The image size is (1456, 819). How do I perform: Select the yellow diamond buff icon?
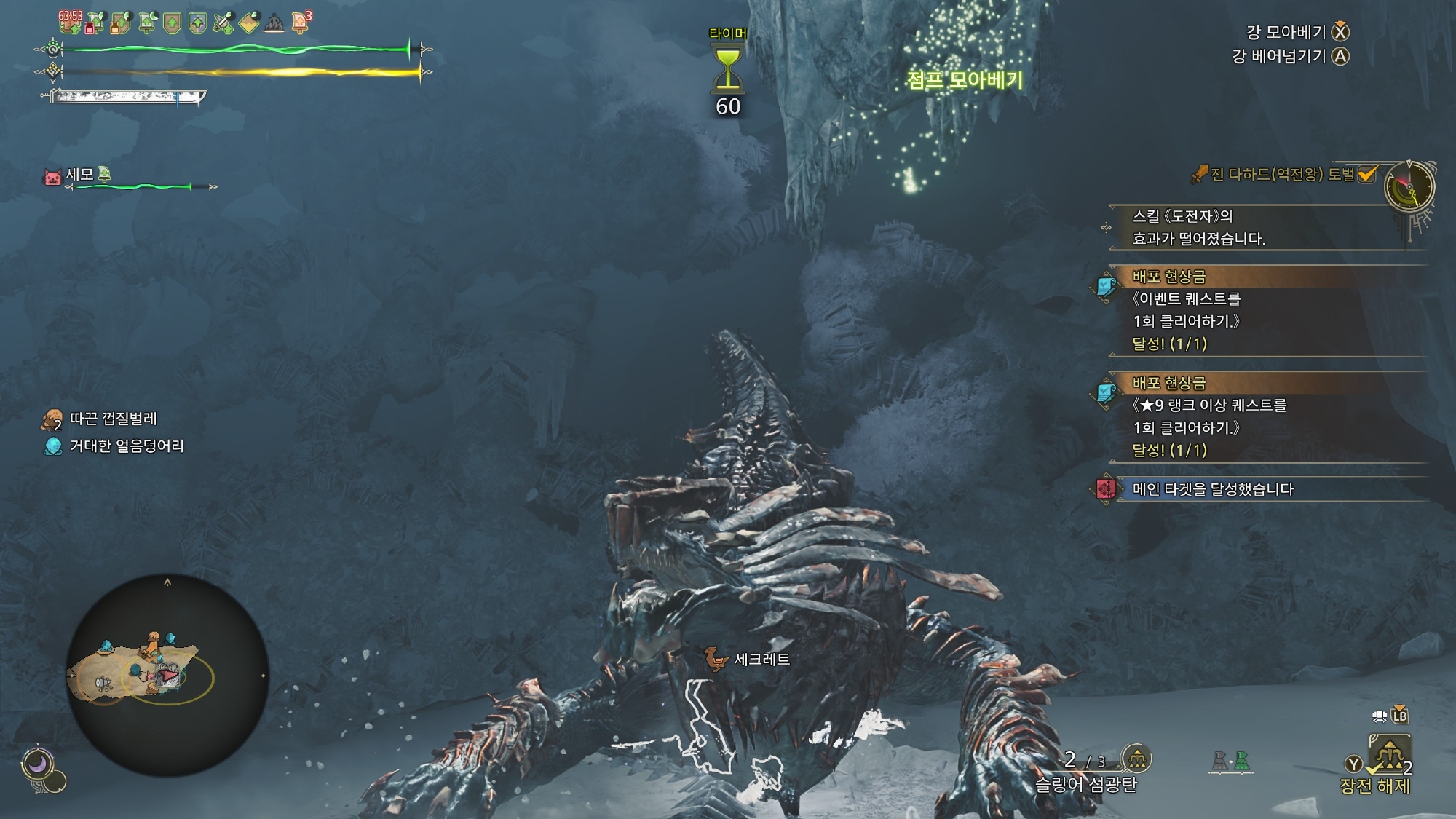click(249, 23)
